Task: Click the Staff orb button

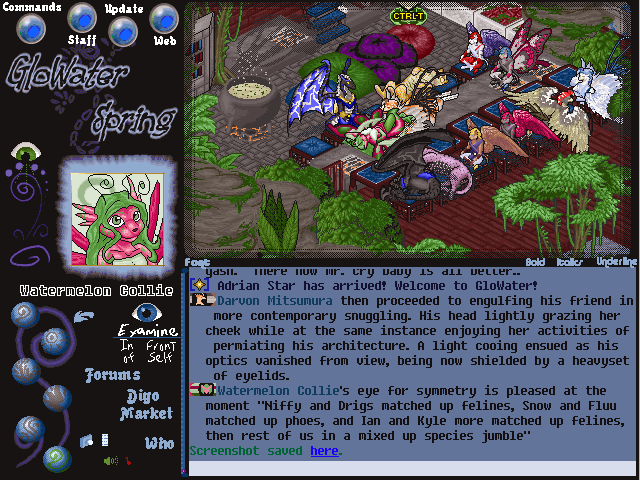Action: [x=82, y=17]
